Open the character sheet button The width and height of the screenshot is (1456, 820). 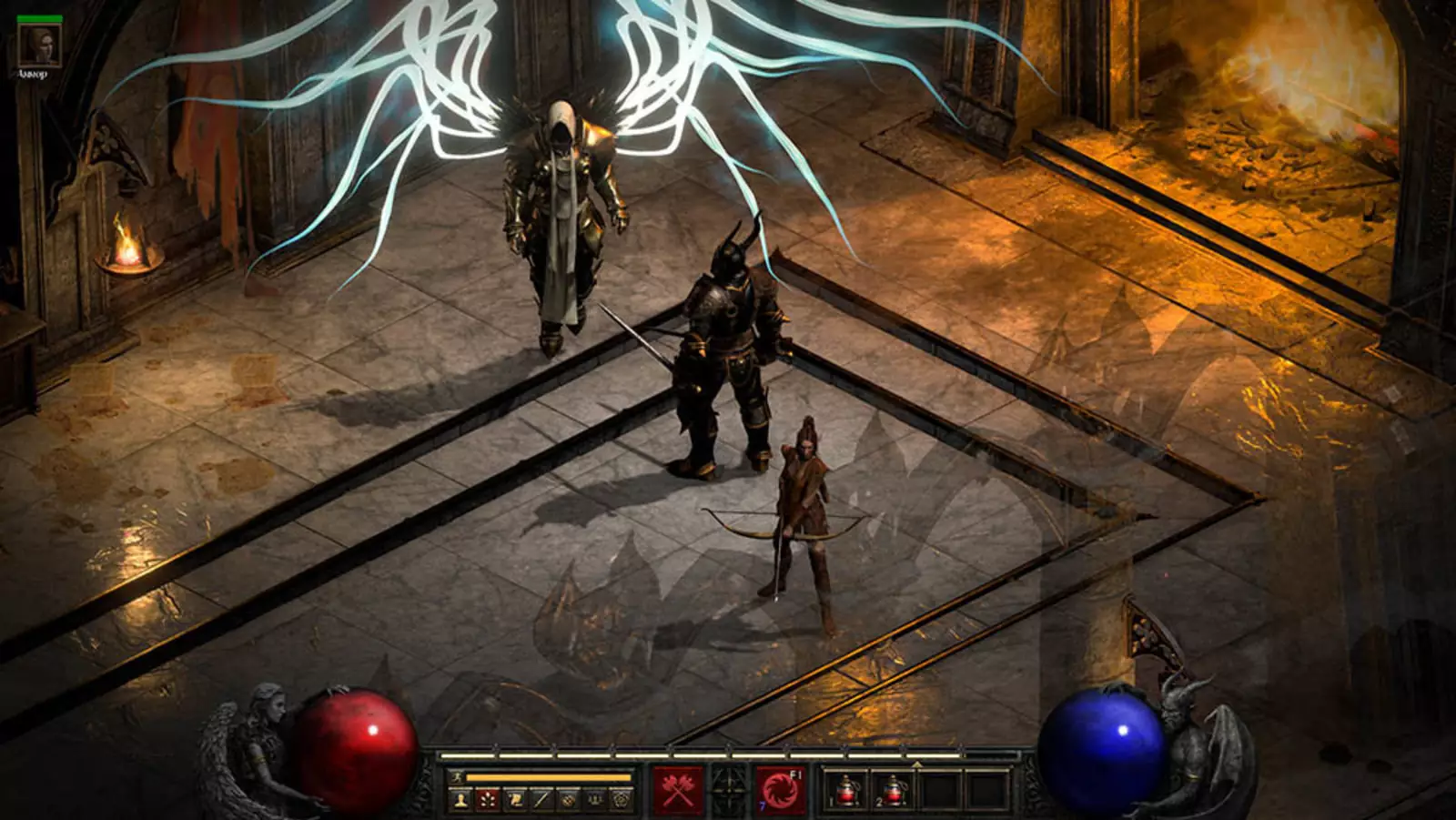click(461, 799)
